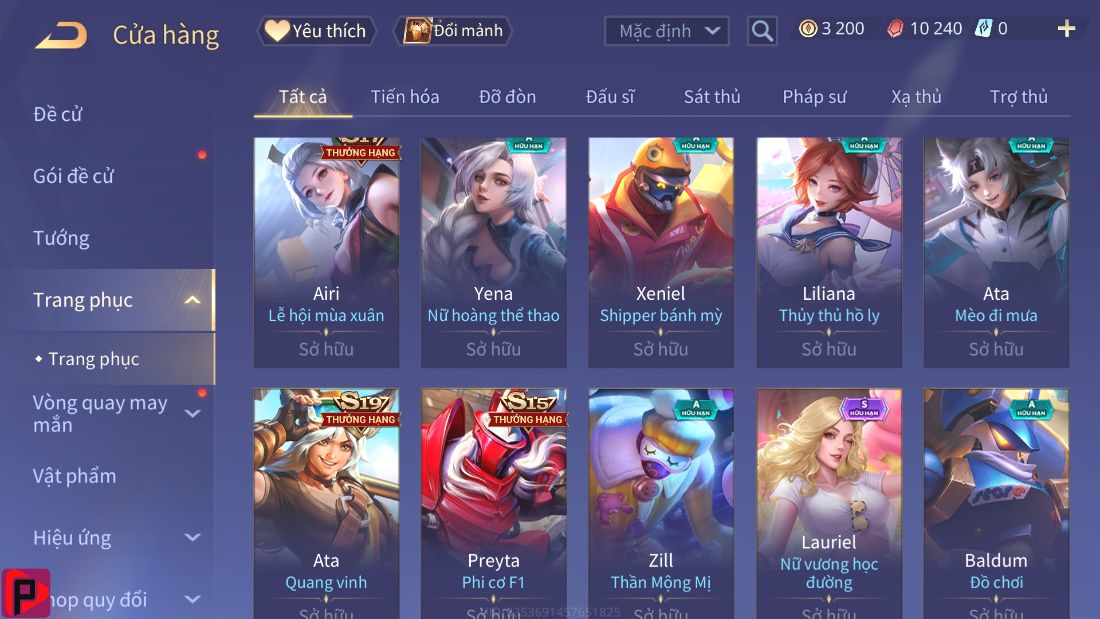This screenshot has height=619, width=1100.
Task: Click the magnifying glass search button
Action: 762,31
